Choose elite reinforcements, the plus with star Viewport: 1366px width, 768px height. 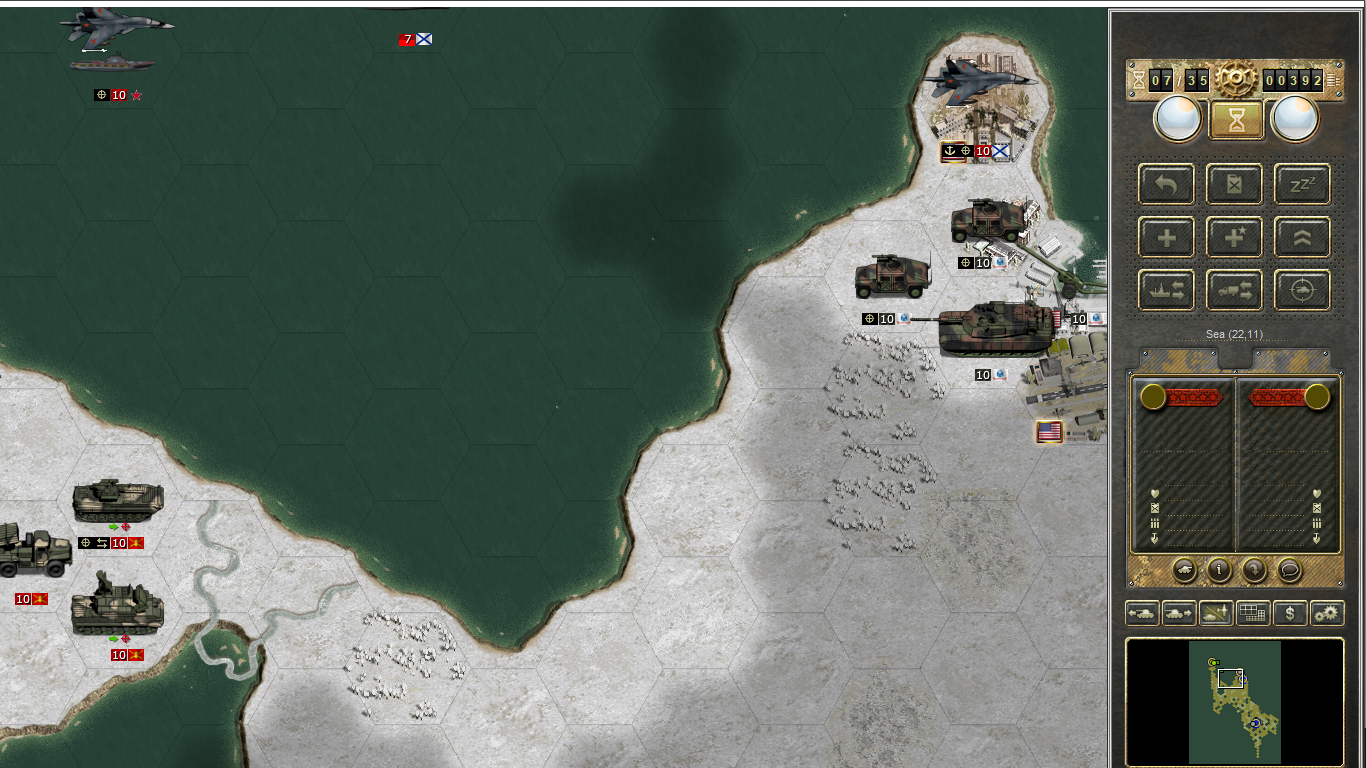tap(1235, 238)
